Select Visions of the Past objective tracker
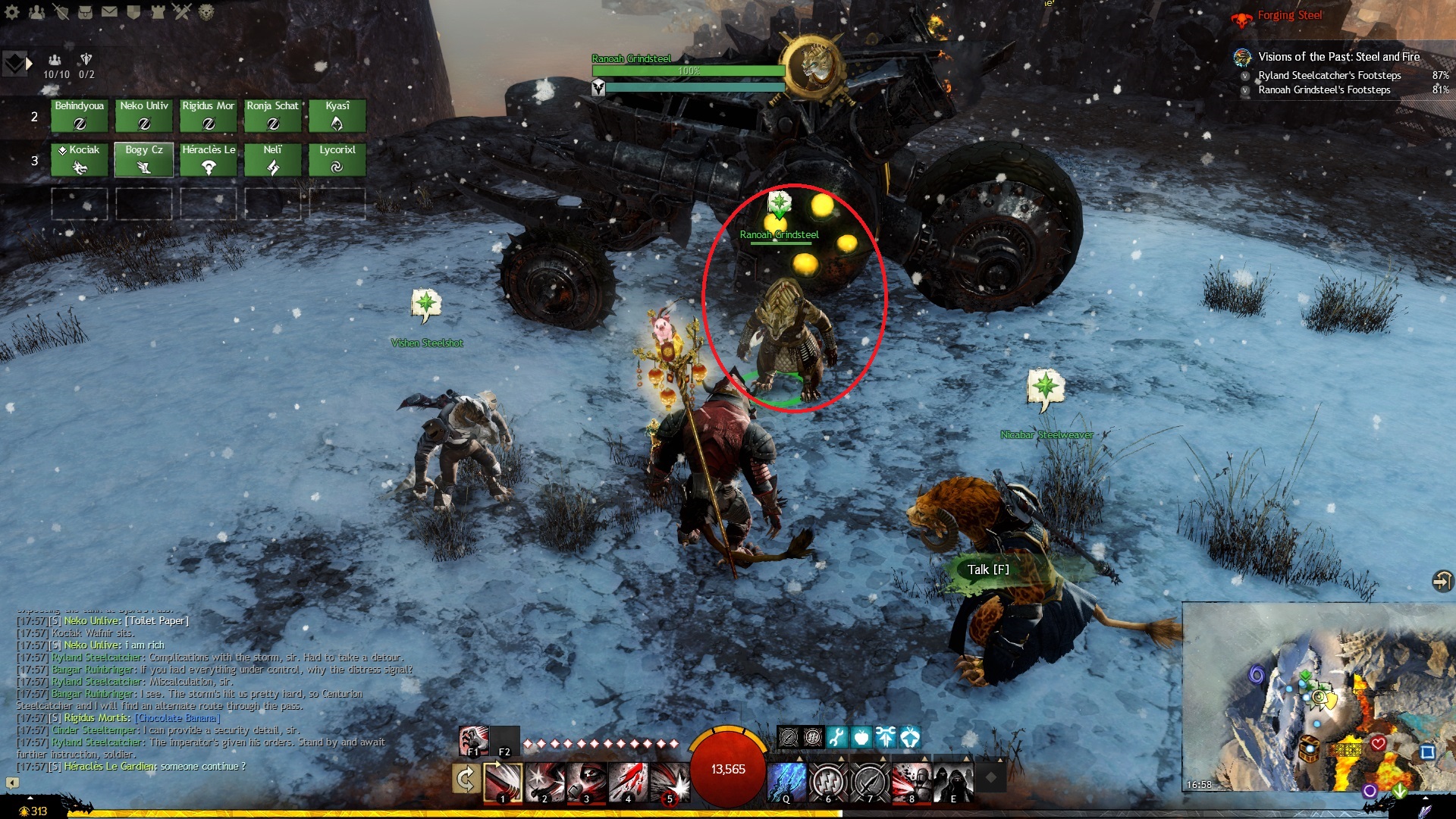1456x819 pixels. (x=1338, y=57)
